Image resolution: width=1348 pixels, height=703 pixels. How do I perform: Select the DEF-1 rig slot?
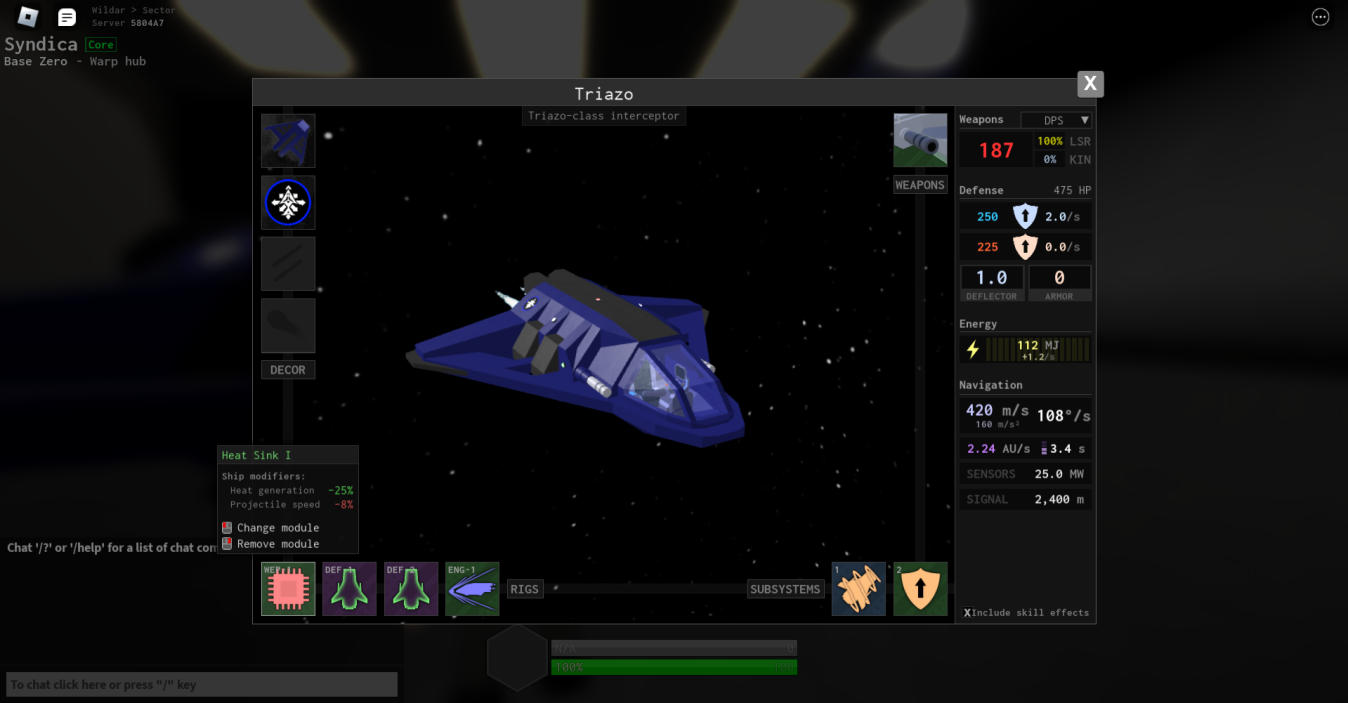pyautogui.click(x=349, y=589)
